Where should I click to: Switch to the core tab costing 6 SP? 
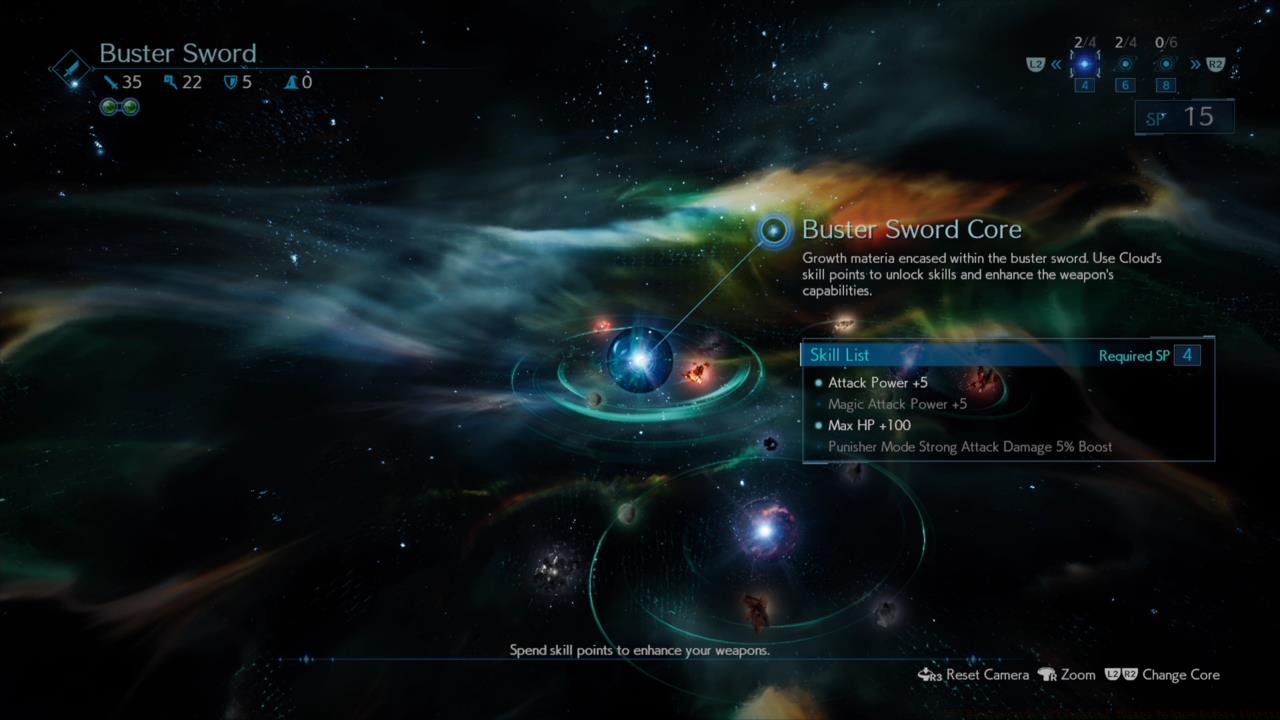pyautogui.click(x=1125, y=64)
